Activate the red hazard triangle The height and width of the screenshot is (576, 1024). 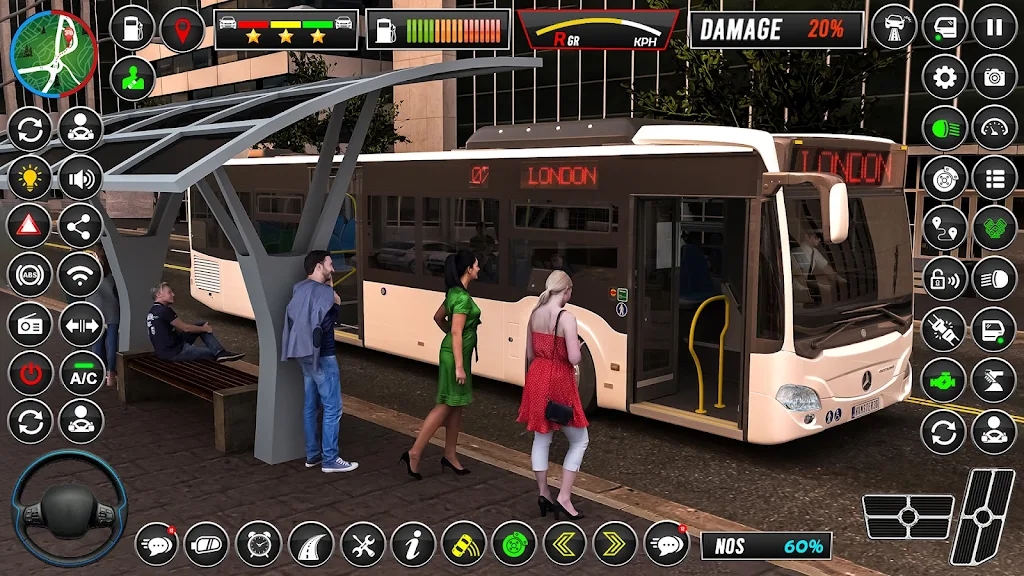30,226
